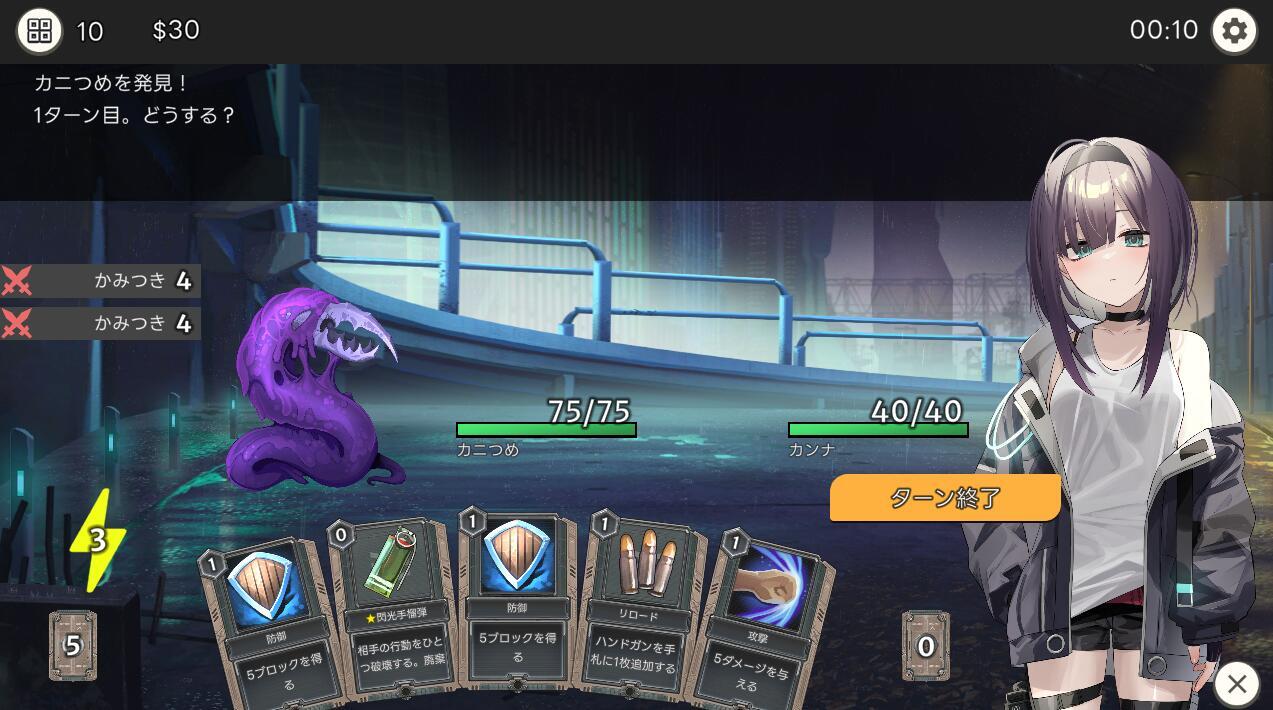End the turn with ターン終了
This screenshot has width=1273, height=710.
coord(944,497)
